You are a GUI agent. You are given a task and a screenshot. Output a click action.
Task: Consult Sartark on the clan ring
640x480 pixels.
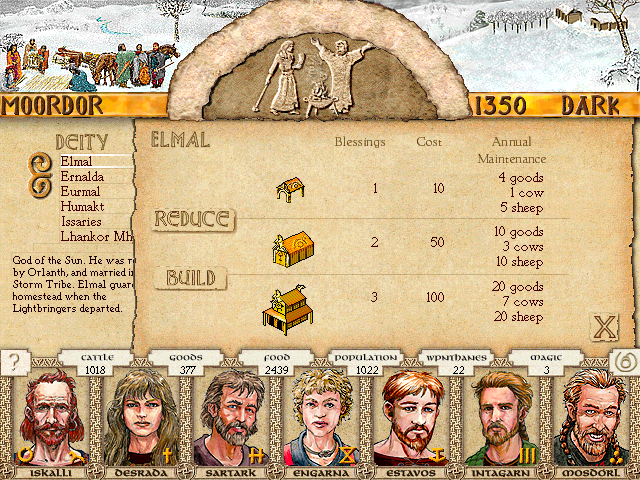[229, 418]
